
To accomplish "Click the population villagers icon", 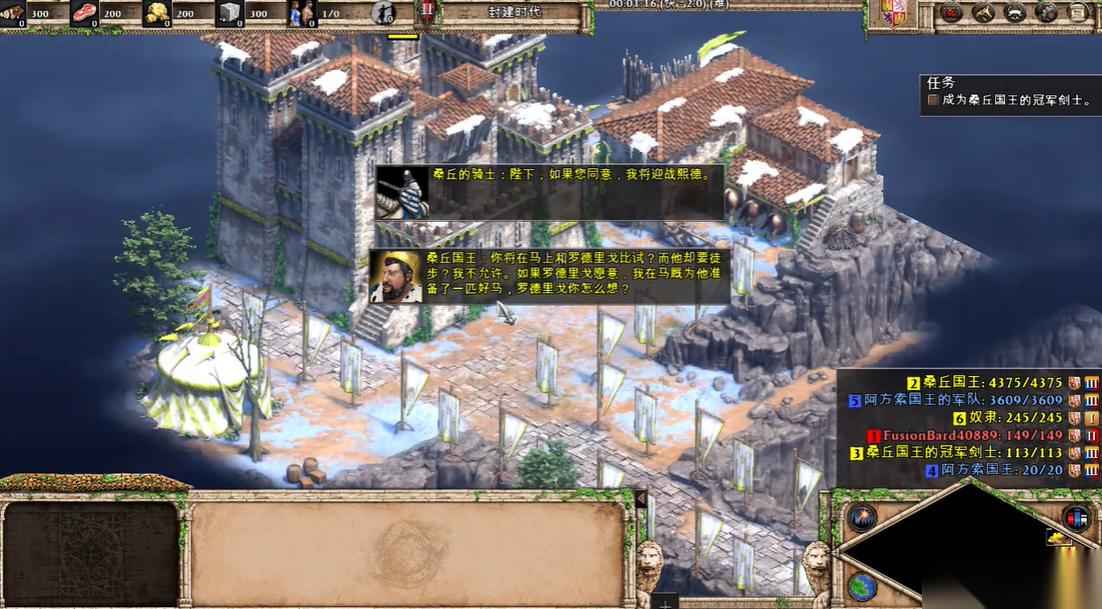I will click(300, 13).
